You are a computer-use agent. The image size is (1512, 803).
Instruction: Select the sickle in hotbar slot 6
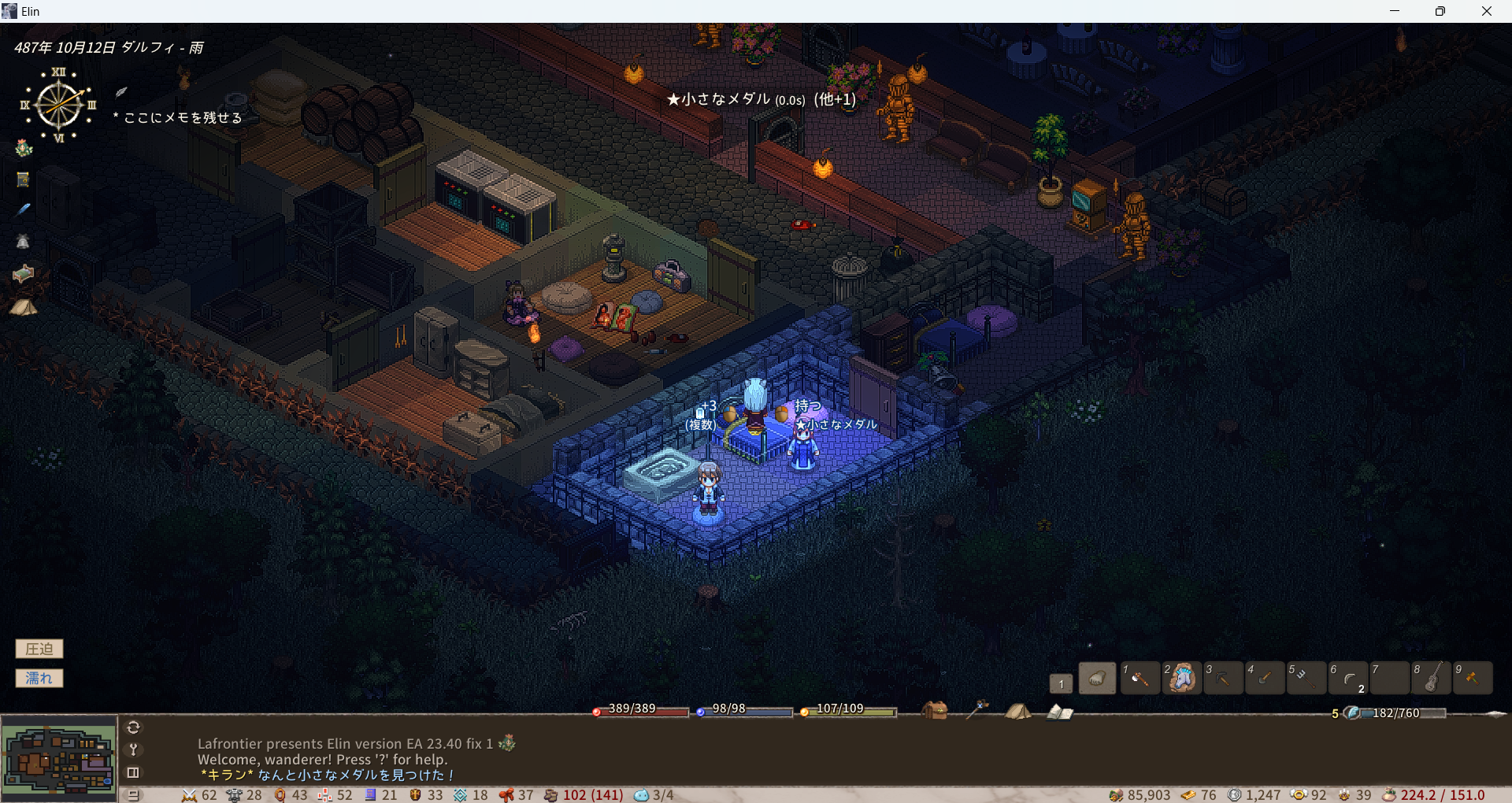(1348, 679)
